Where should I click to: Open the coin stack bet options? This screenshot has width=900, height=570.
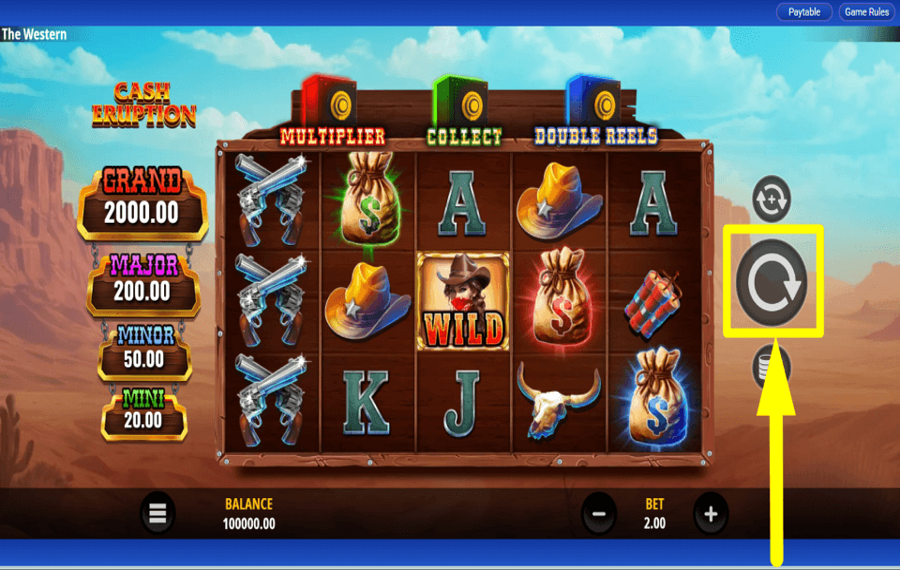point(771,367)
